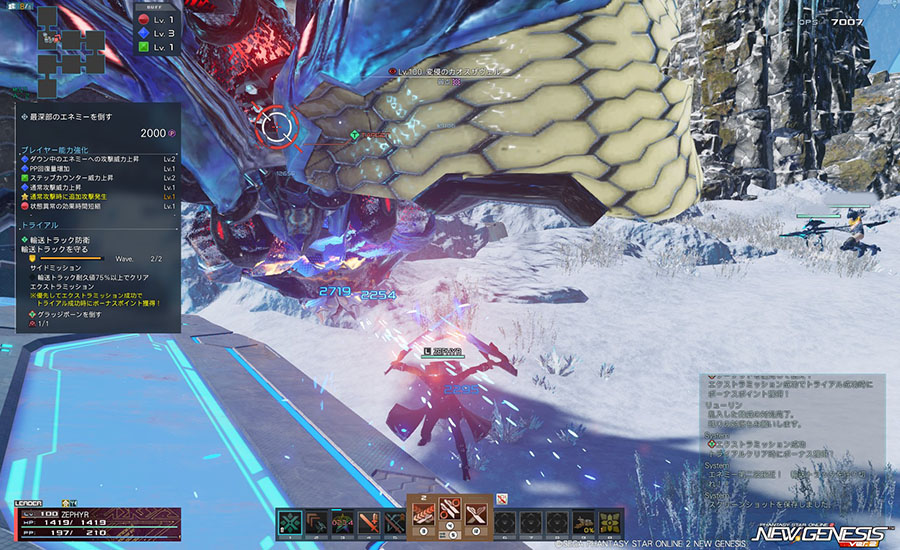
Task: Use the gold 0% gauge subpalette slot
Action: pyautogui.click(x=584, y=521)
